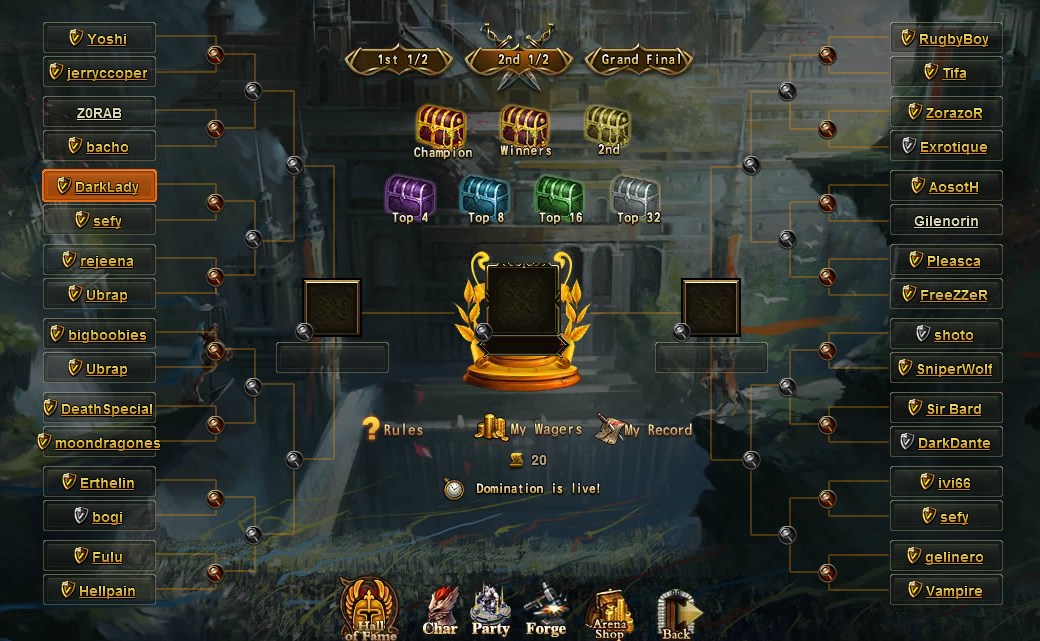
Task: Open the Grand Final tab
Action: (641, 60)
